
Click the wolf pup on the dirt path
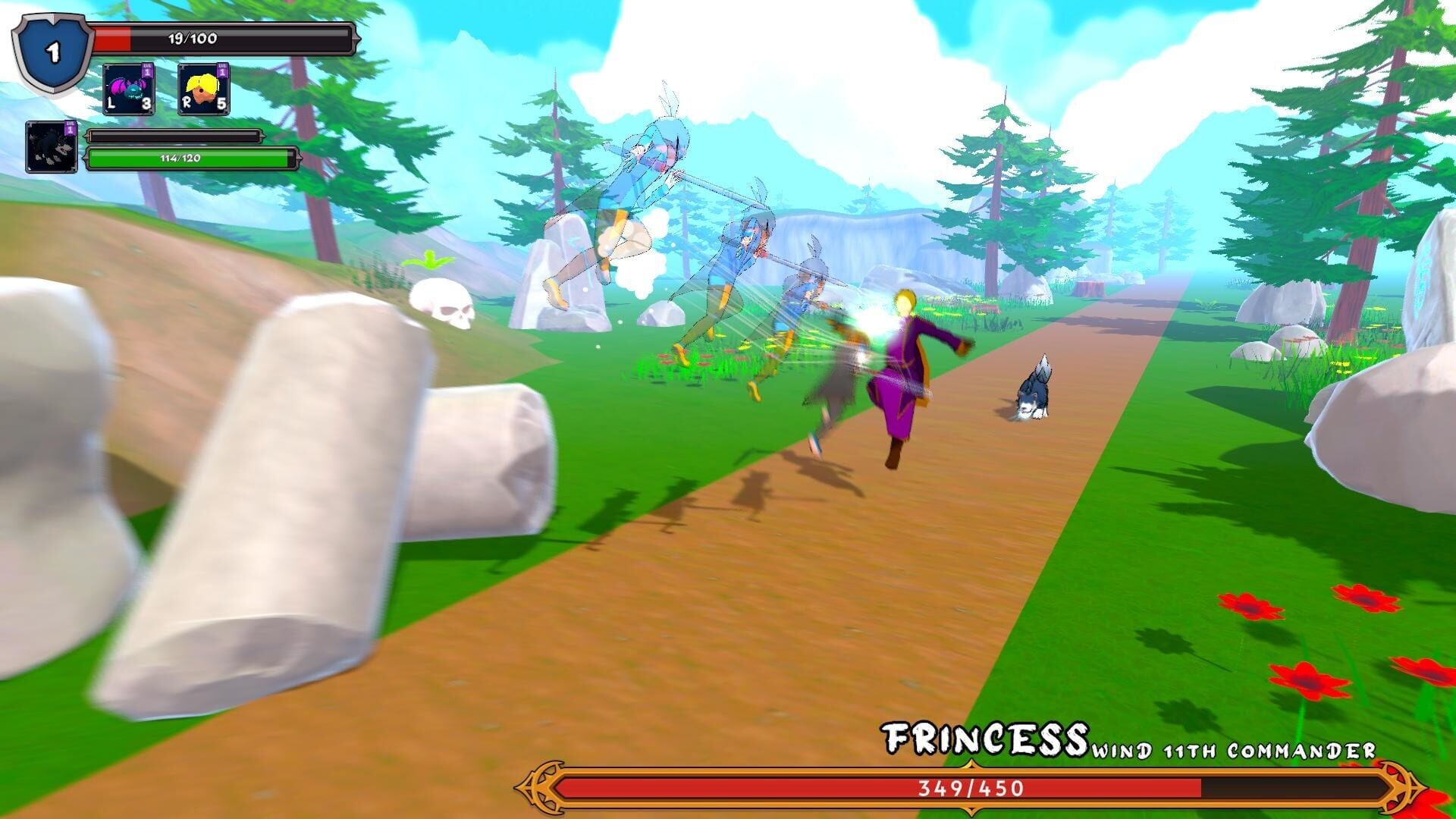pyautogui.click(x=1035, y=391)
